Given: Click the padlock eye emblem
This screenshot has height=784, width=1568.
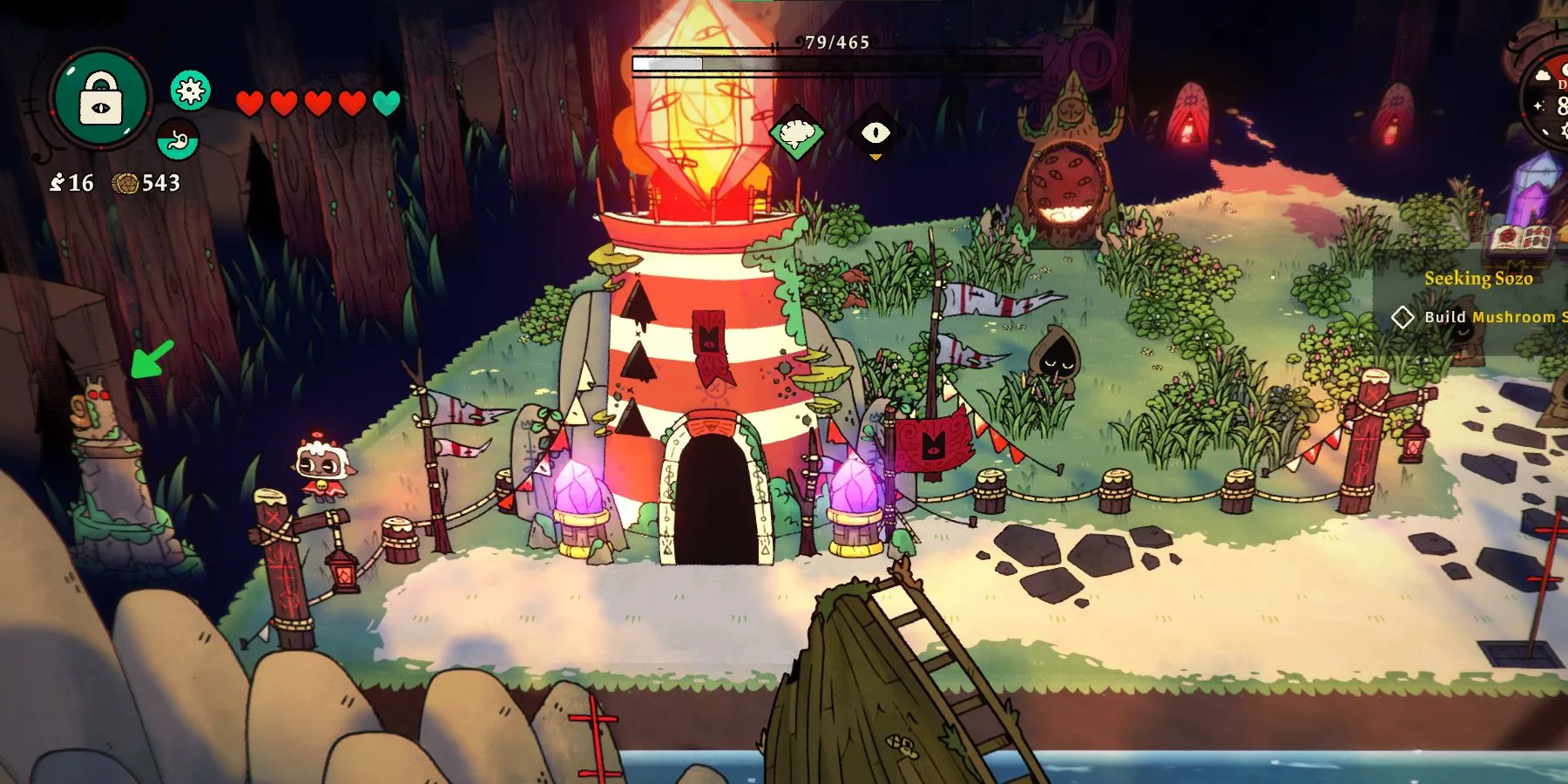Looking at the screenshot, I should [101, 98].
